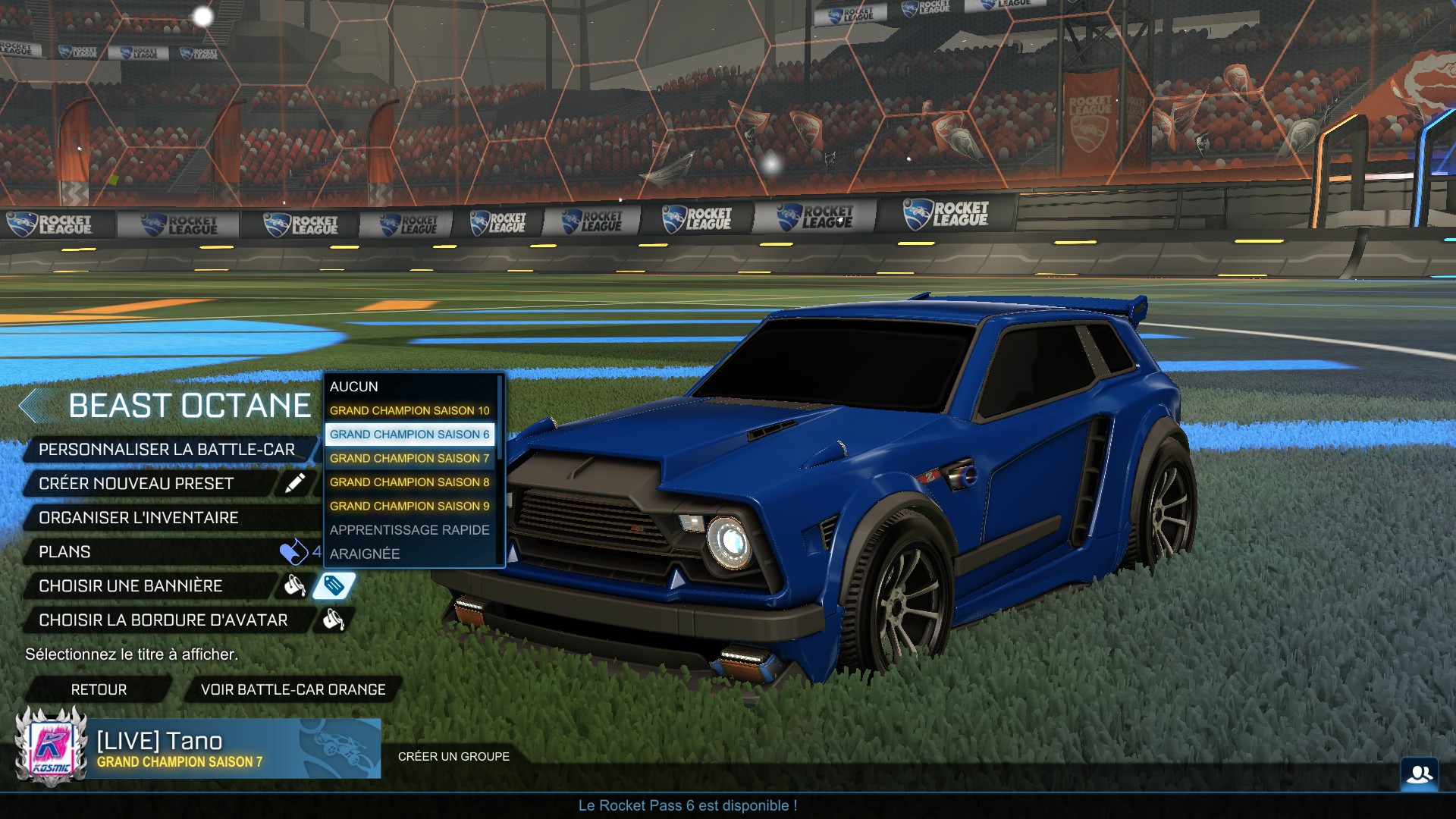Click Créer Nouveau Preset
The width and height of the screenshot is (1456, 819).
coord(136,484)
